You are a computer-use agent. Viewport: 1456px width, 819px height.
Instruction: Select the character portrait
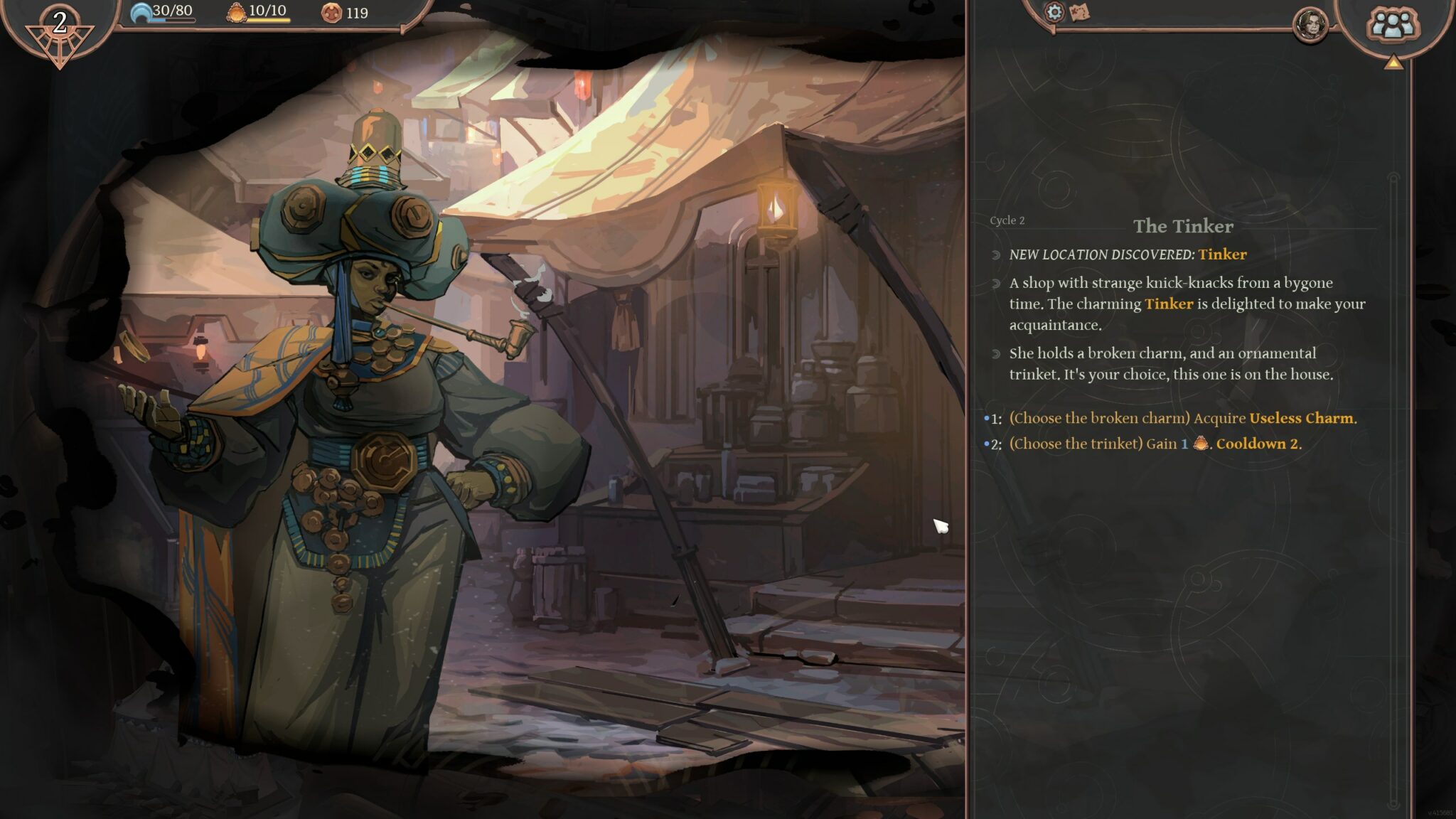click(1310, 26)
